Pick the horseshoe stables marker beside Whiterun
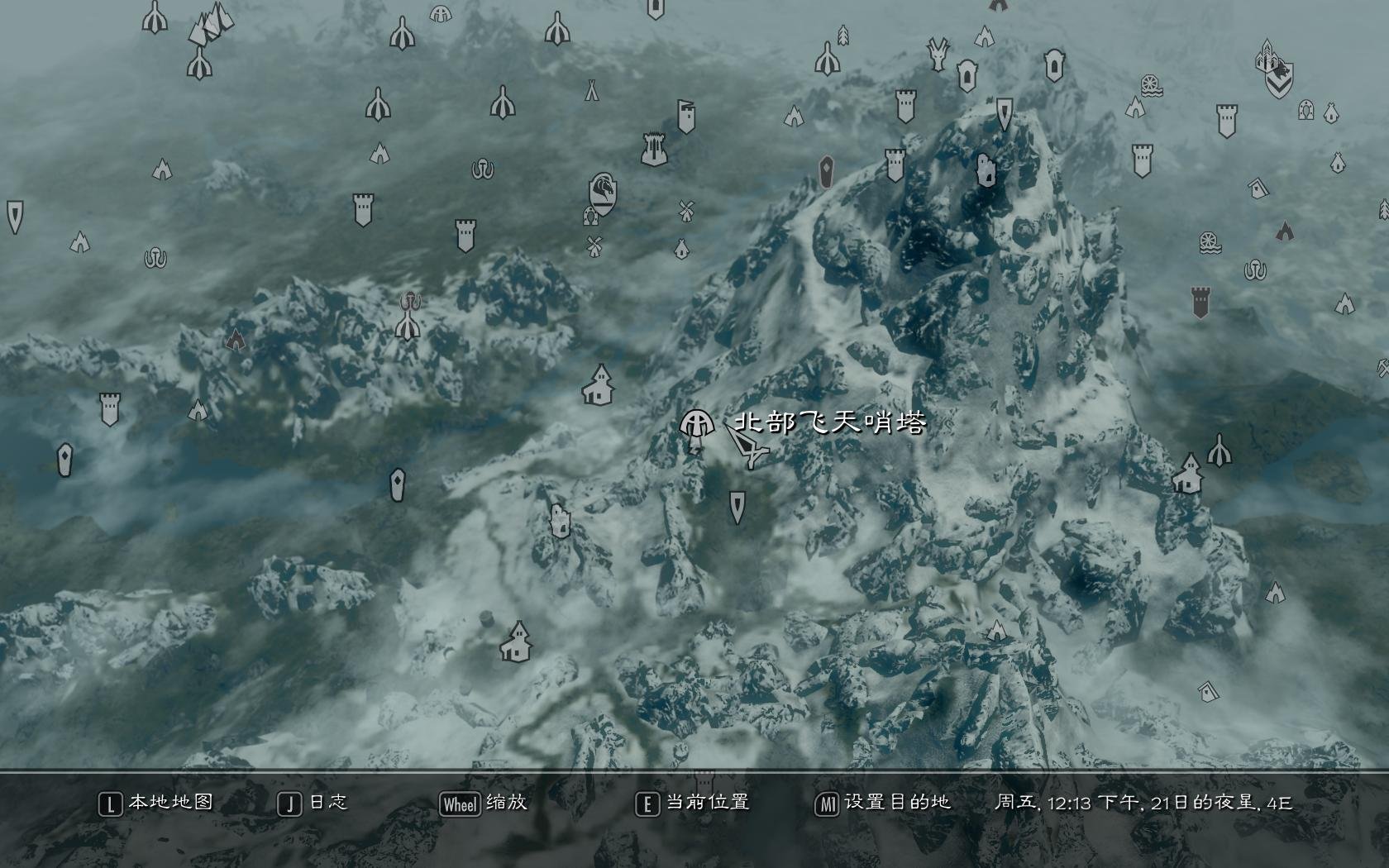 tap(590, 217)
